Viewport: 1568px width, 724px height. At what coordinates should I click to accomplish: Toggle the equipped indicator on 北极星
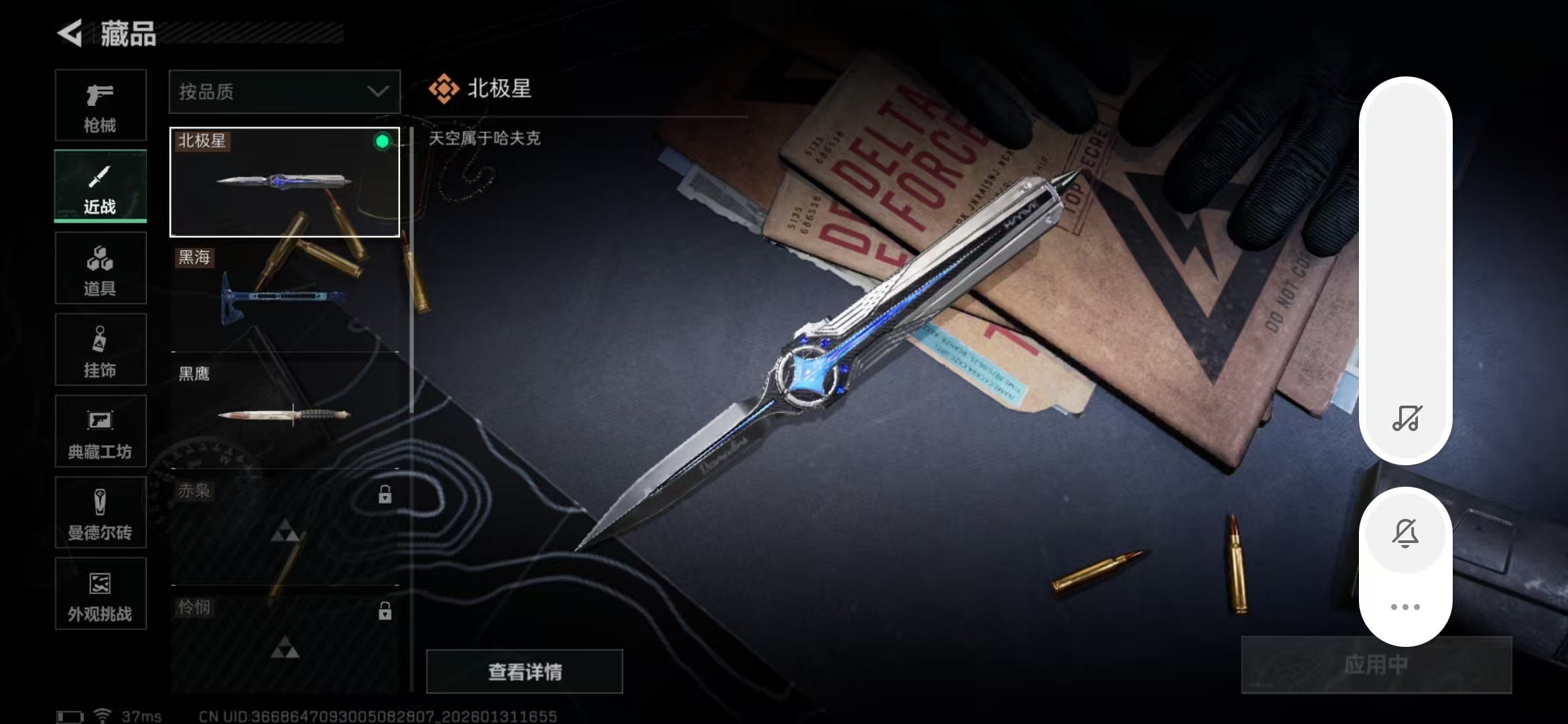tap(382, 141)
